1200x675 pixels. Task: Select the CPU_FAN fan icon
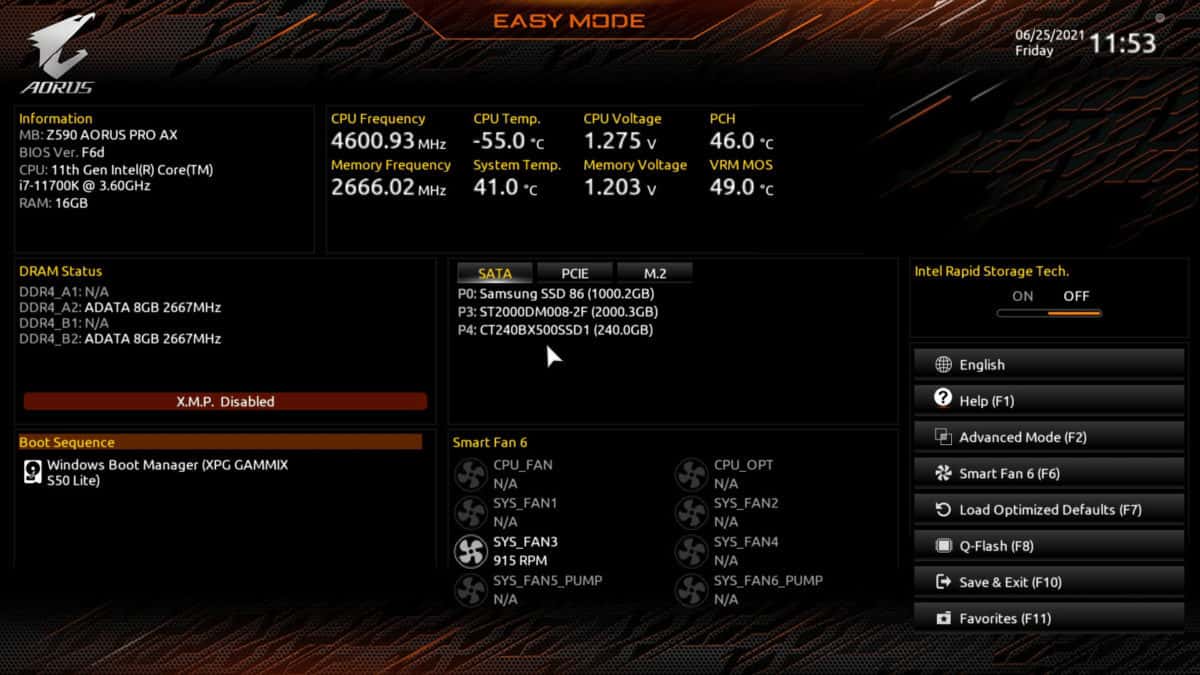pyautogui.click(x=470, y=474)
